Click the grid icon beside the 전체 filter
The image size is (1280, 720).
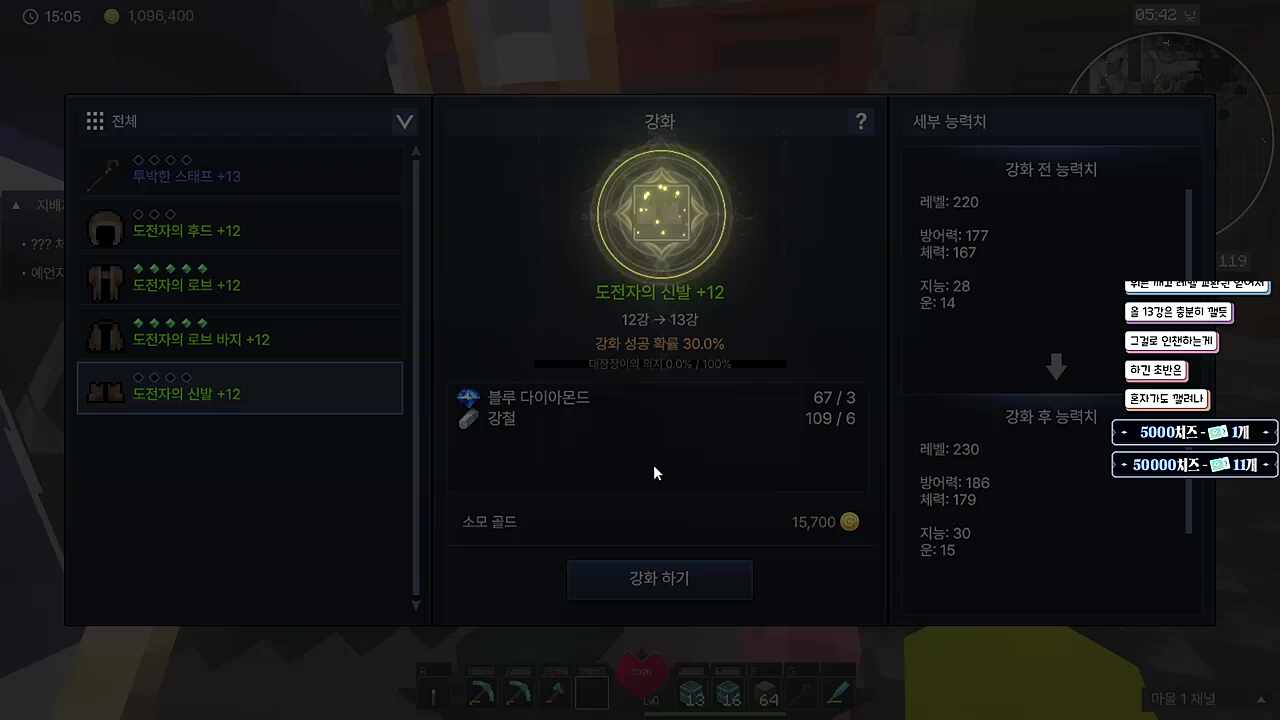pos(95,120)
